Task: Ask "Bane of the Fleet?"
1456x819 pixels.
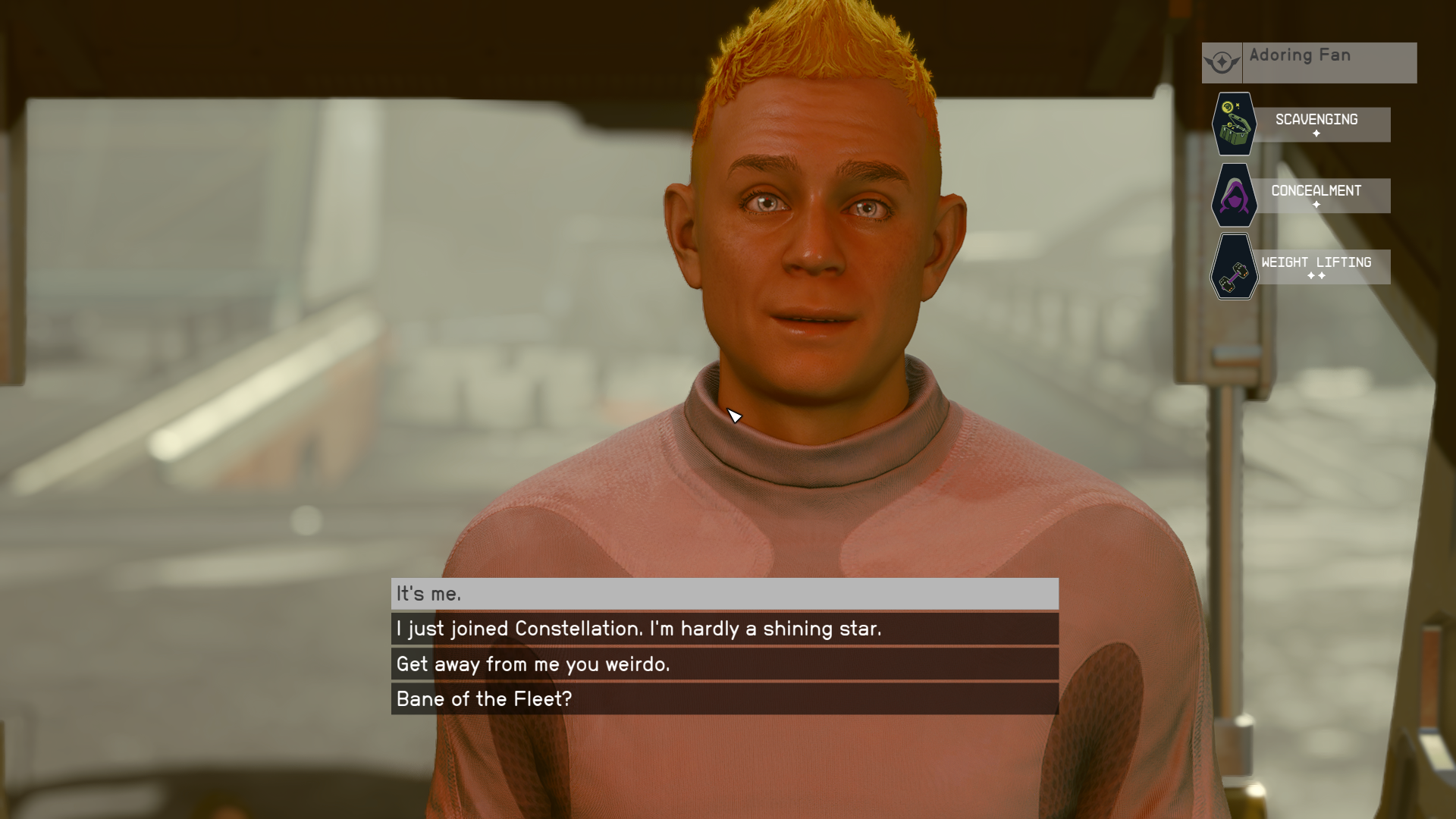Action: [724, 699]
